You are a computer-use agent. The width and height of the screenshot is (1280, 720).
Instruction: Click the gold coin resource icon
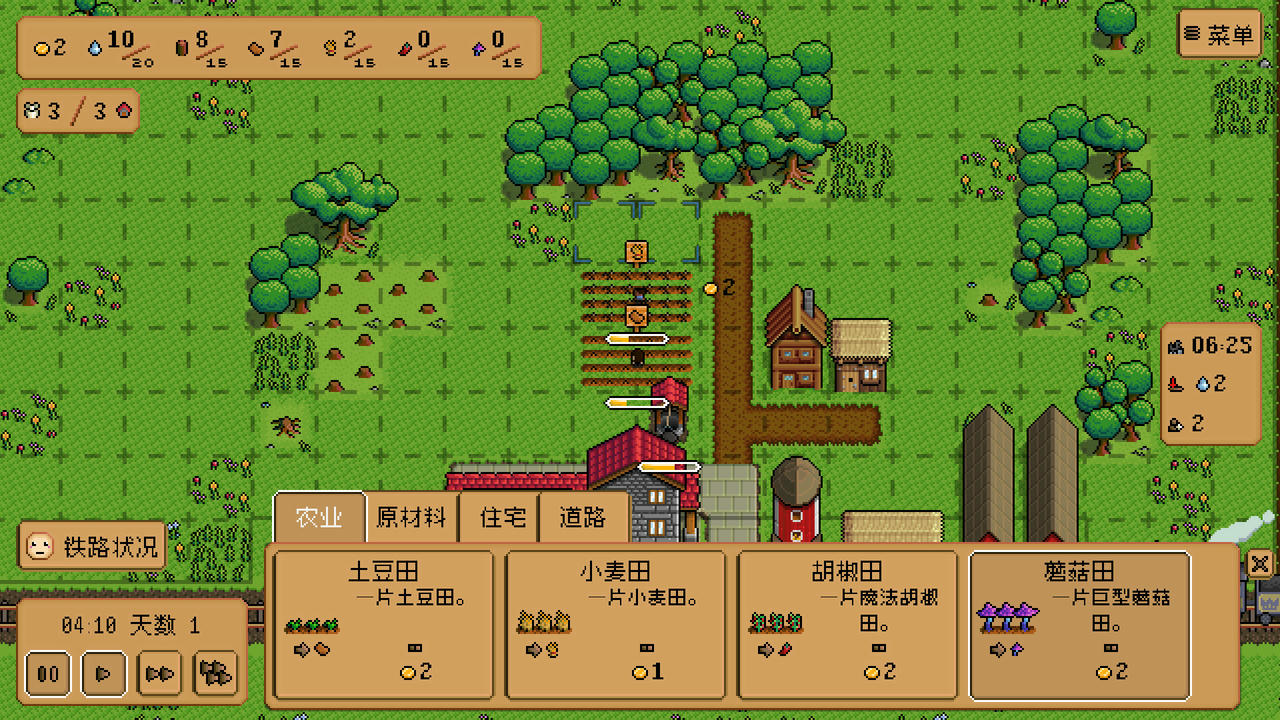[x=40, y=48]
